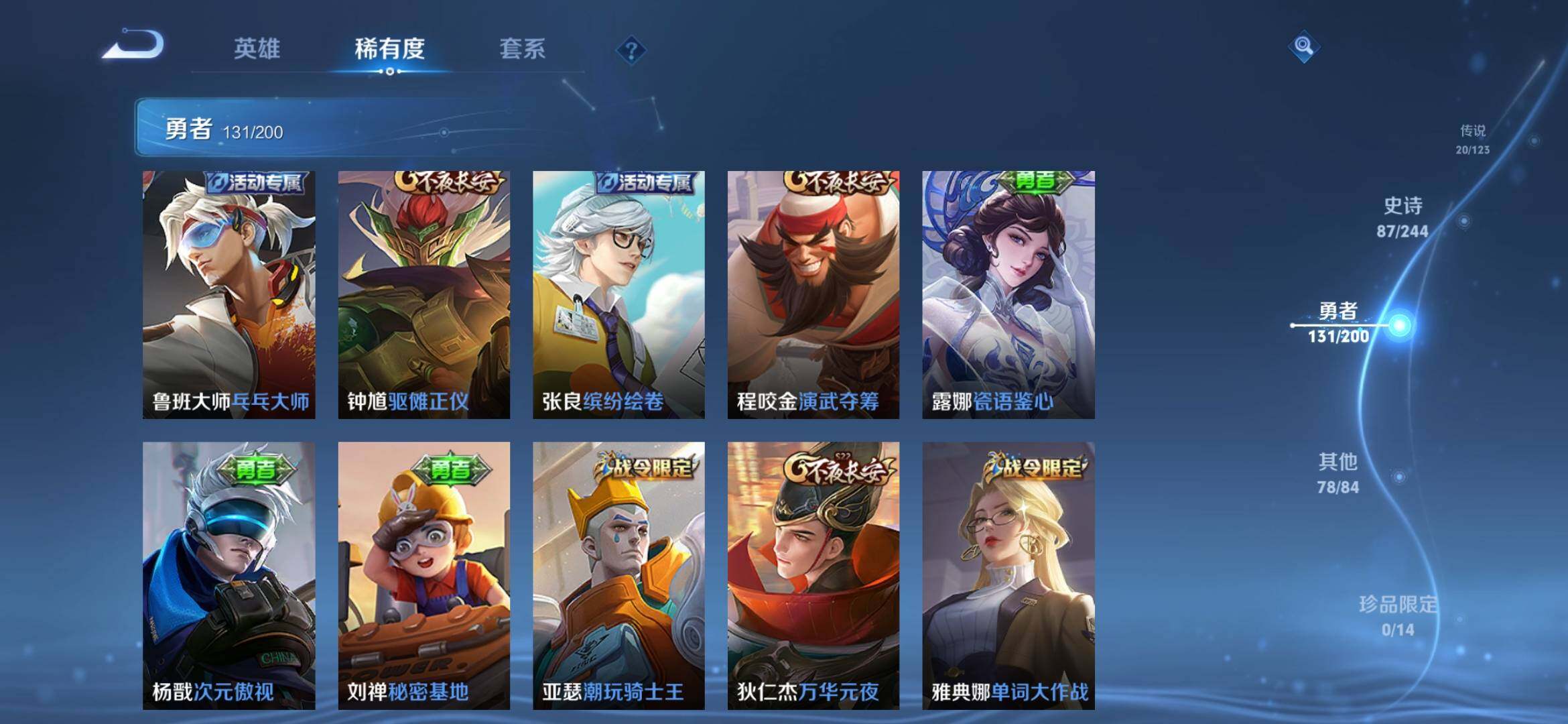Jump to the 史诗 rarity section
The height and width of the screenshot is (724, 1568).
point(1402,217)
